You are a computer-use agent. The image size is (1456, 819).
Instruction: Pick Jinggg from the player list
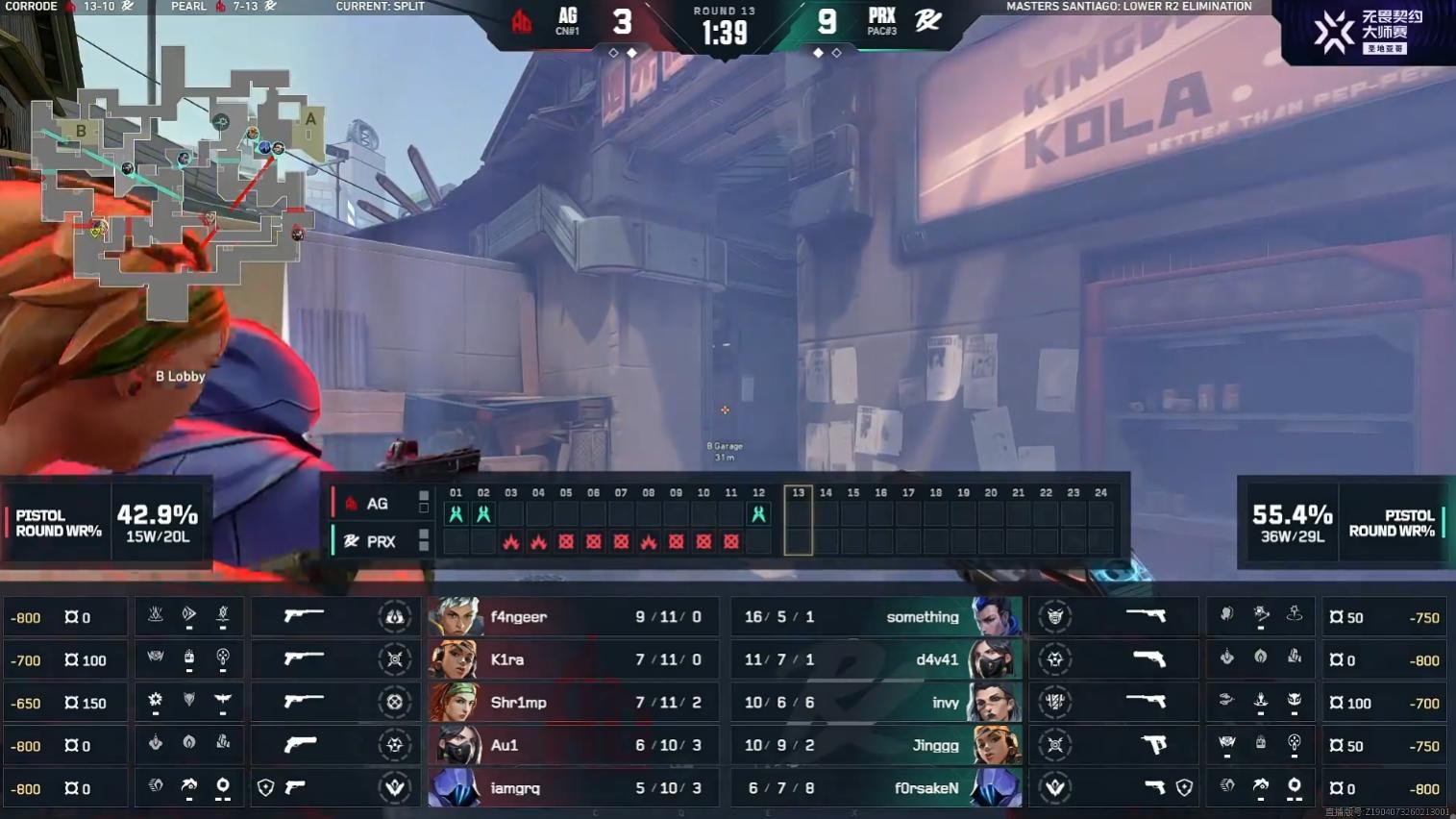(x=876, y=745)
